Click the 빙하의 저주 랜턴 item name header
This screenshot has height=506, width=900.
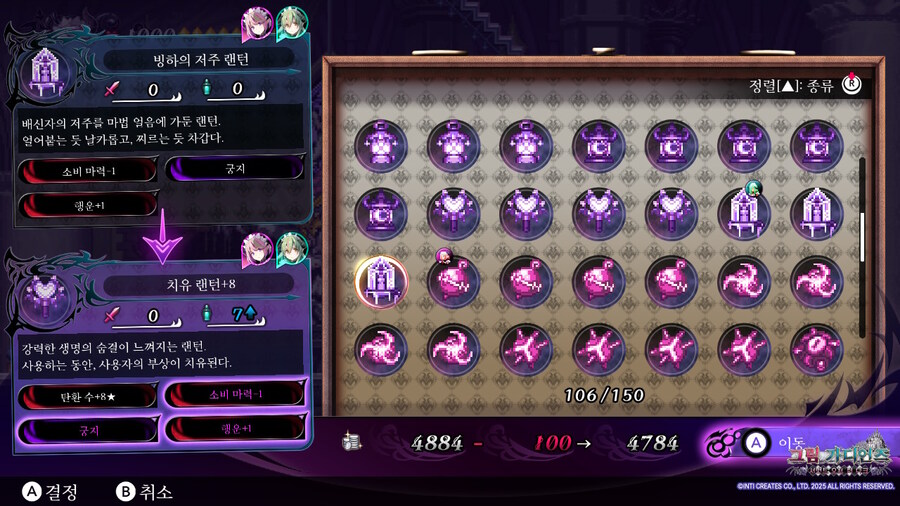198,59
